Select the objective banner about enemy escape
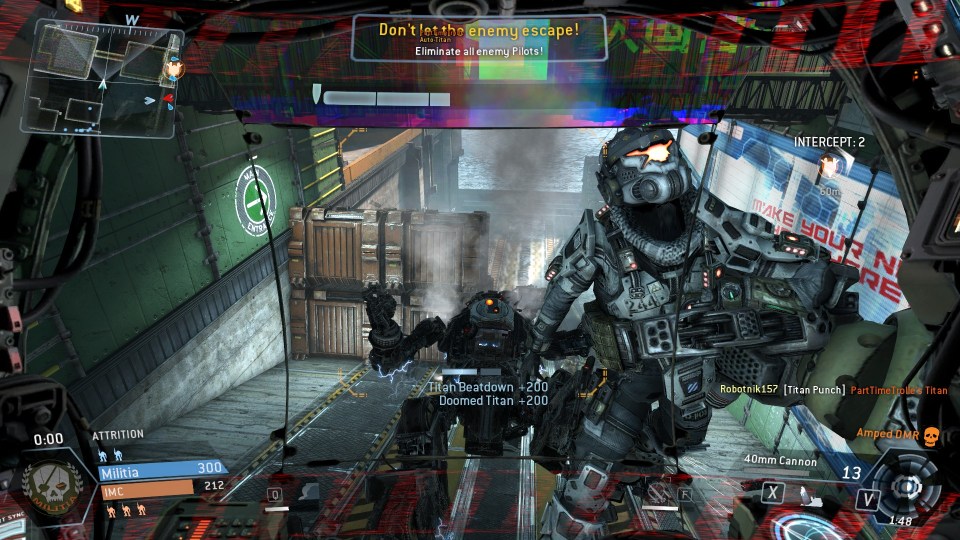The image size is (960, 540). click(x=478, y=37)
